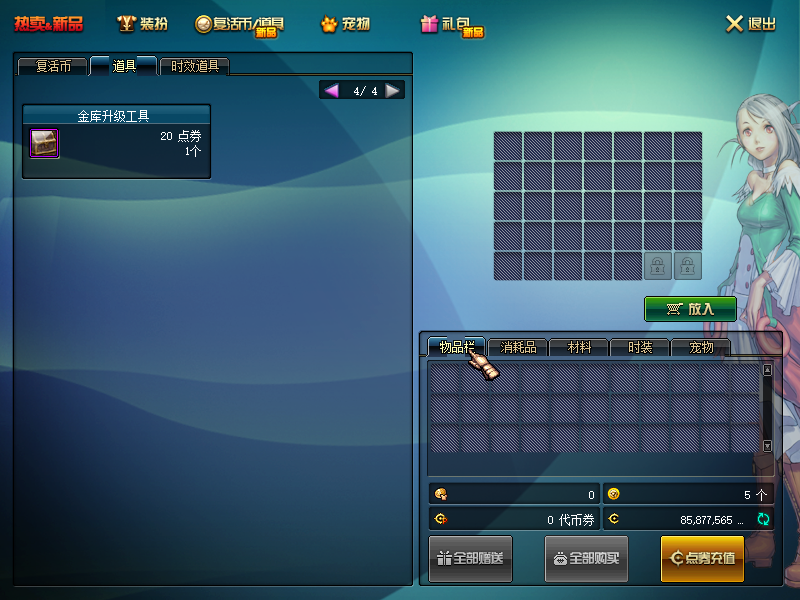This screenshot has height=600, width=800.
Task: Go to the previous shop page
Action: (x=331, y=91)
